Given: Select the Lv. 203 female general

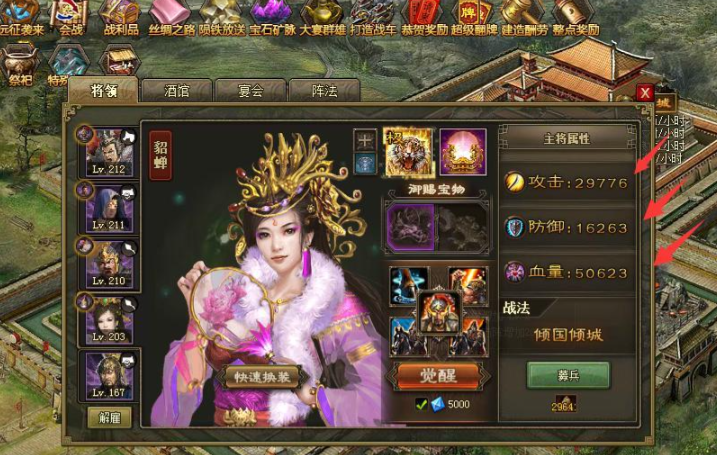Looking at the screenshot, I should click(x=109, y=320).
